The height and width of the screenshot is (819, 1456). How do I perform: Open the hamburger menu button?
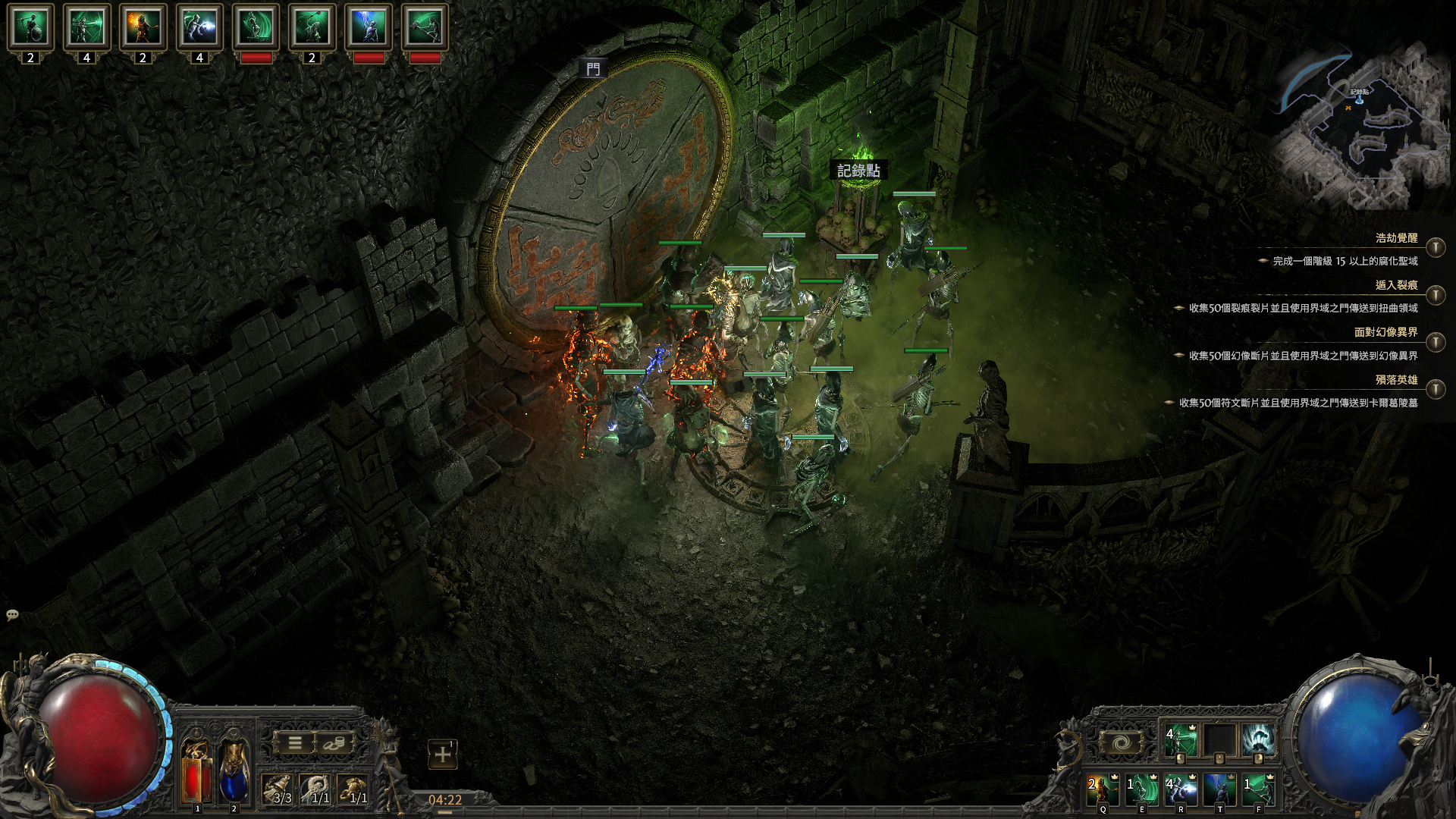point(295,743)
